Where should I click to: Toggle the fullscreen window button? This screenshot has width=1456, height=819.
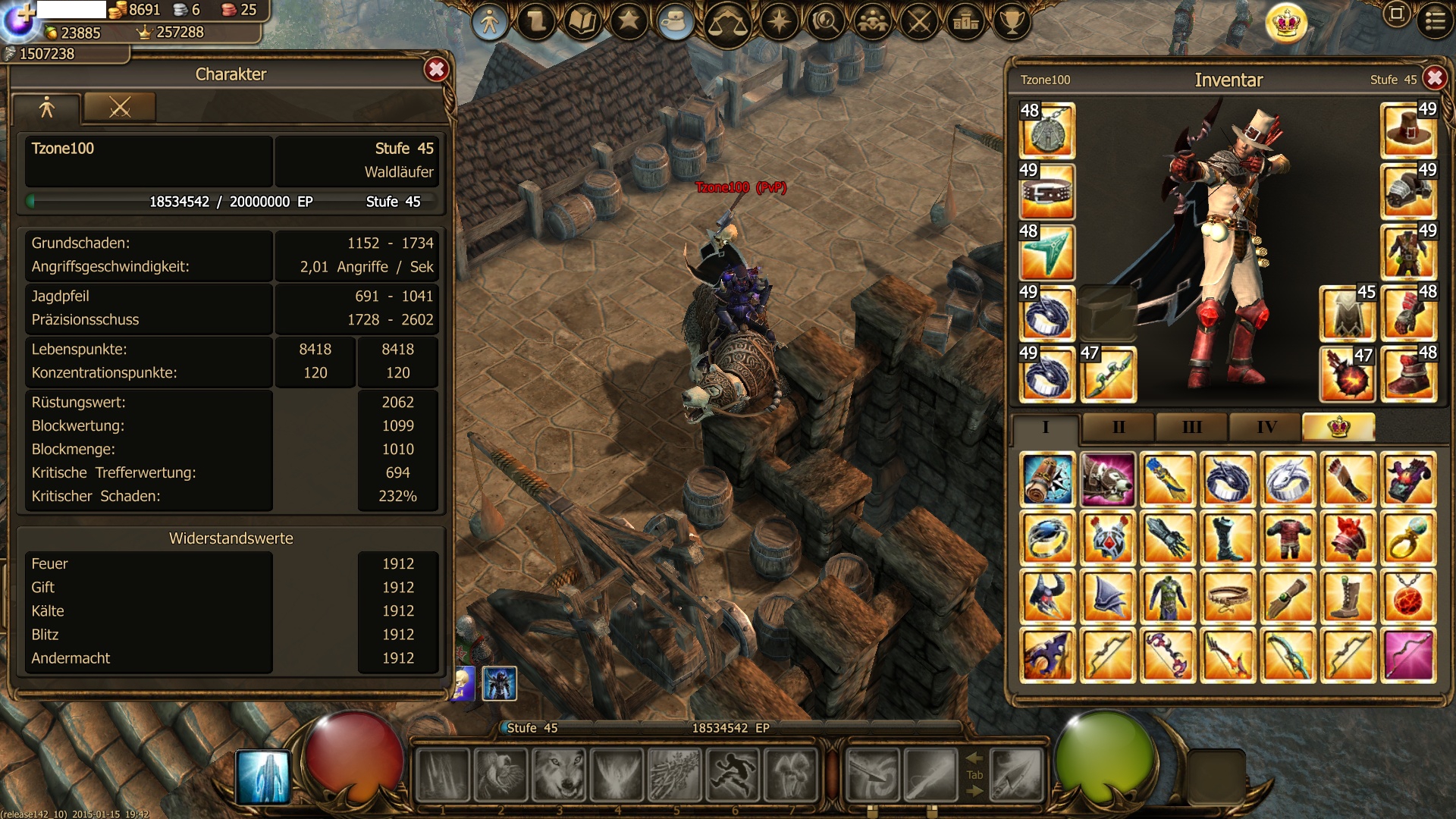pos(1396,14)
